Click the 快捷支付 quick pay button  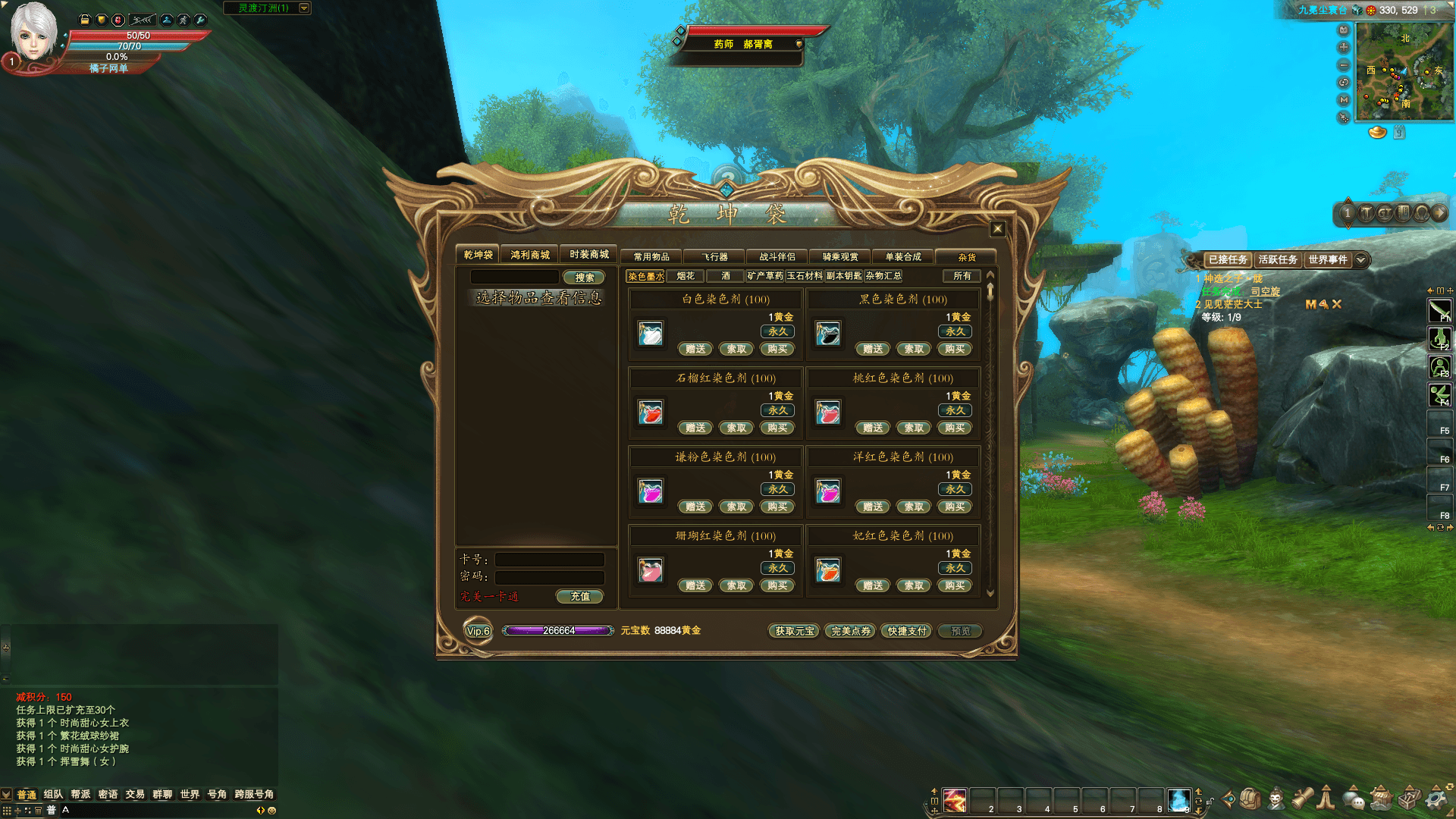[907, 631]
